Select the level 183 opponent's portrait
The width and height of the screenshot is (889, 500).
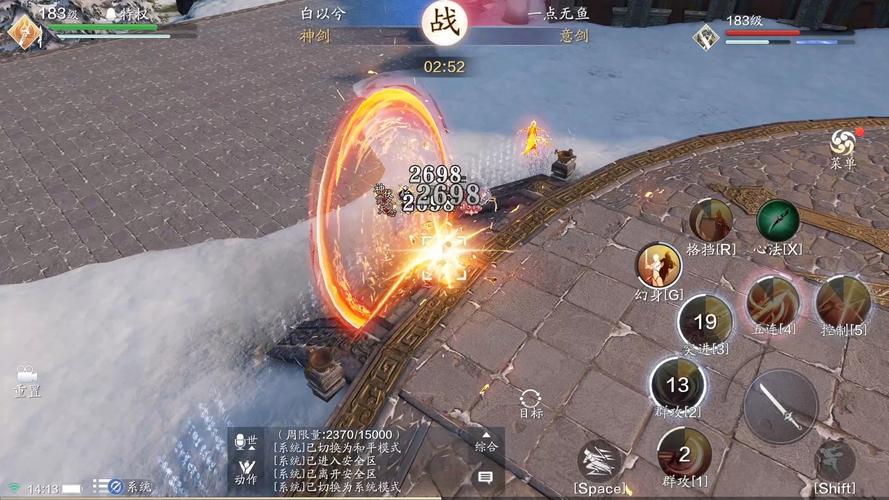[x=706, y=37]
